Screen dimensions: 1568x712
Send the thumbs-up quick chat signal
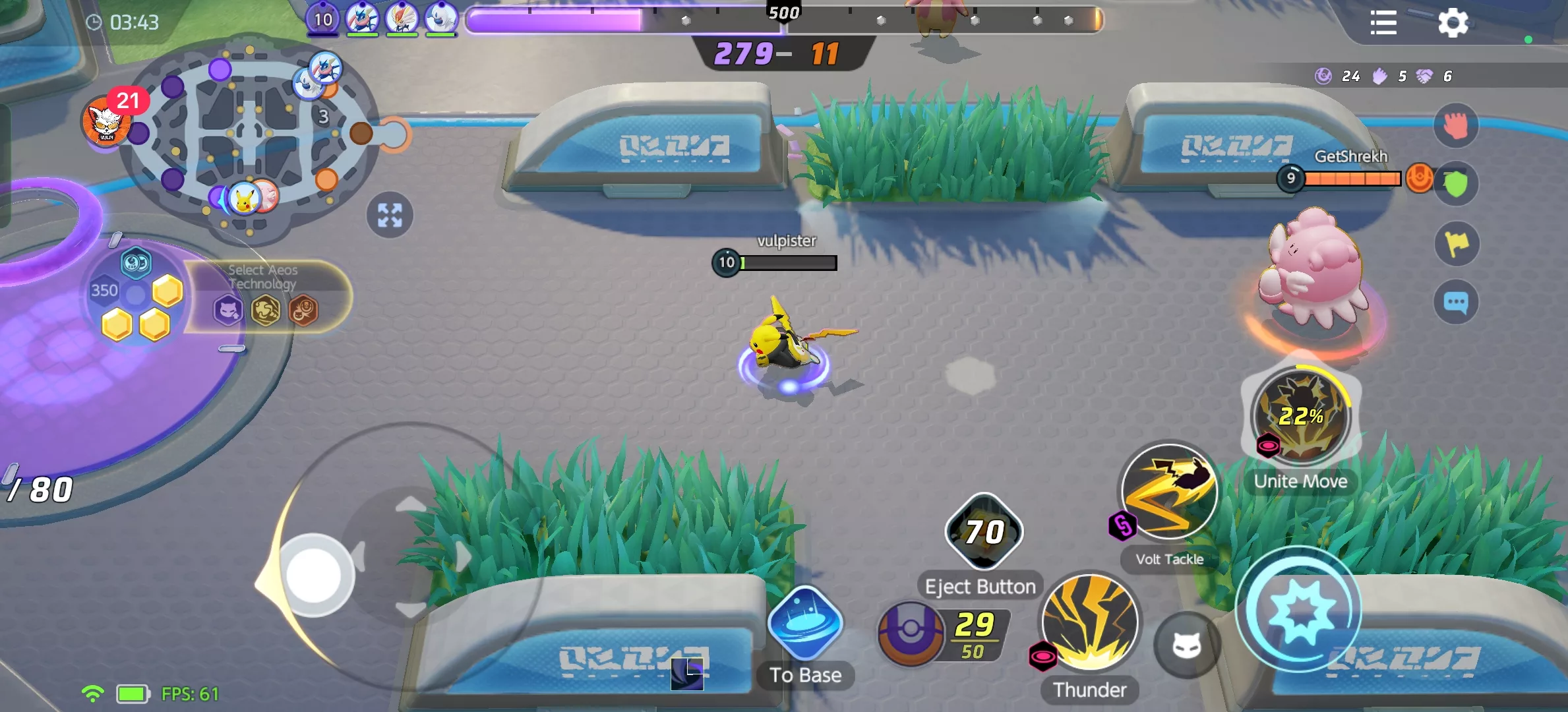click(1457, 125)
